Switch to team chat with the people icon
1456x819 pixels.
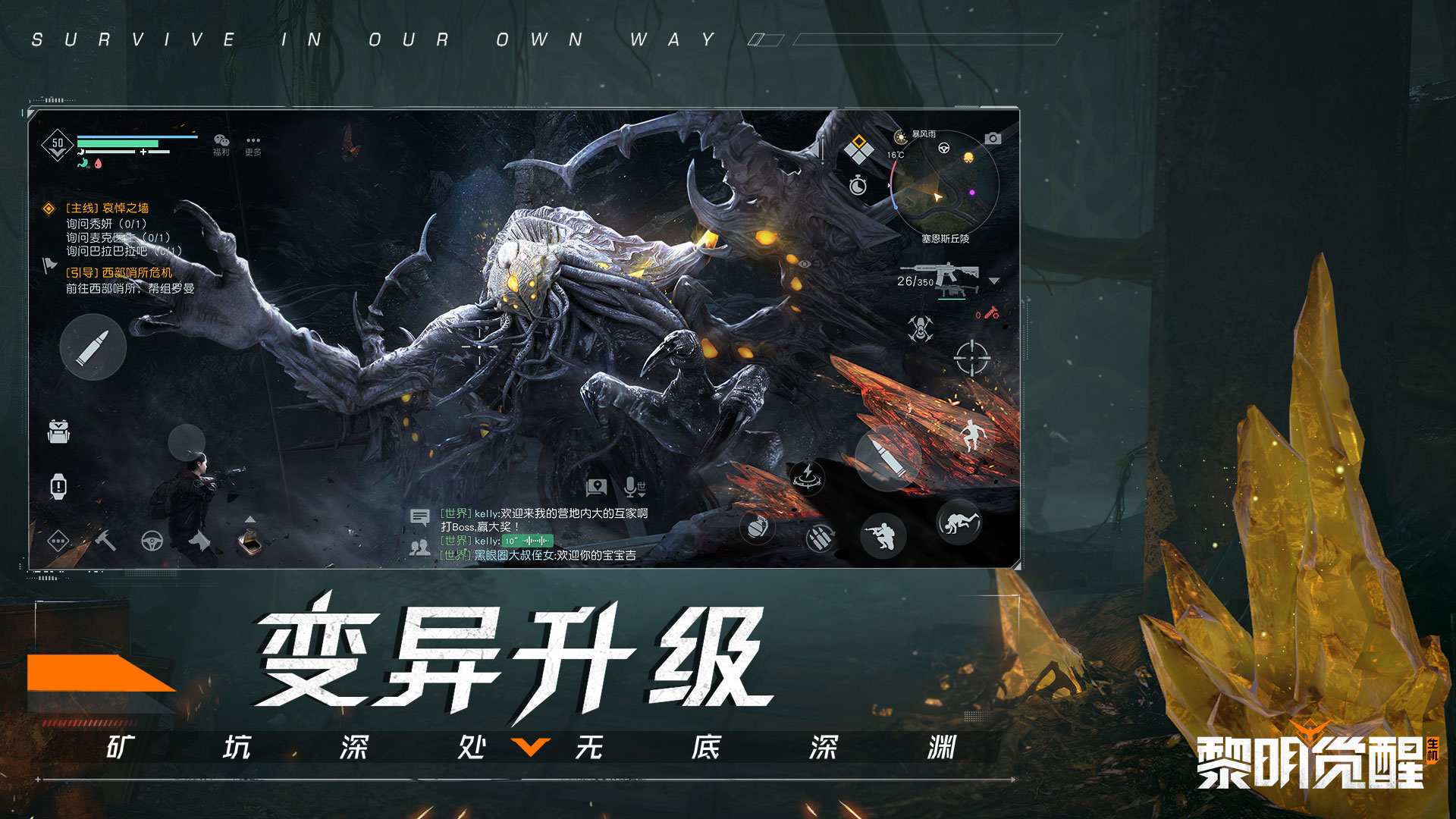420,548
